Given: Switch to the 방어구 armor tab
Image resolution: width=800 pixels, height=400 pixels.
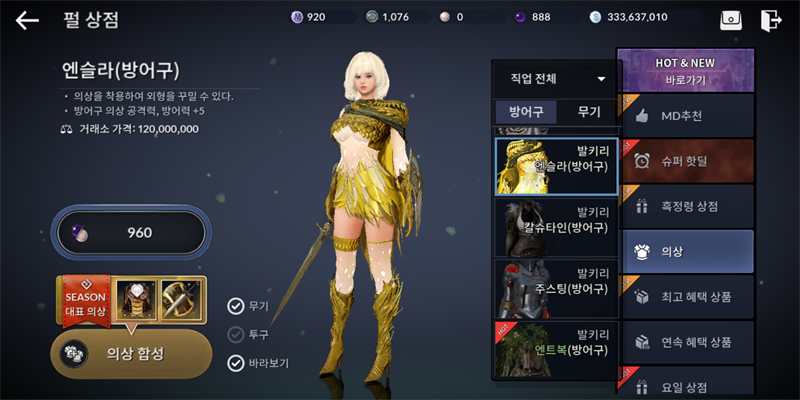Looking at the screenshot, I should coord(526,113).
